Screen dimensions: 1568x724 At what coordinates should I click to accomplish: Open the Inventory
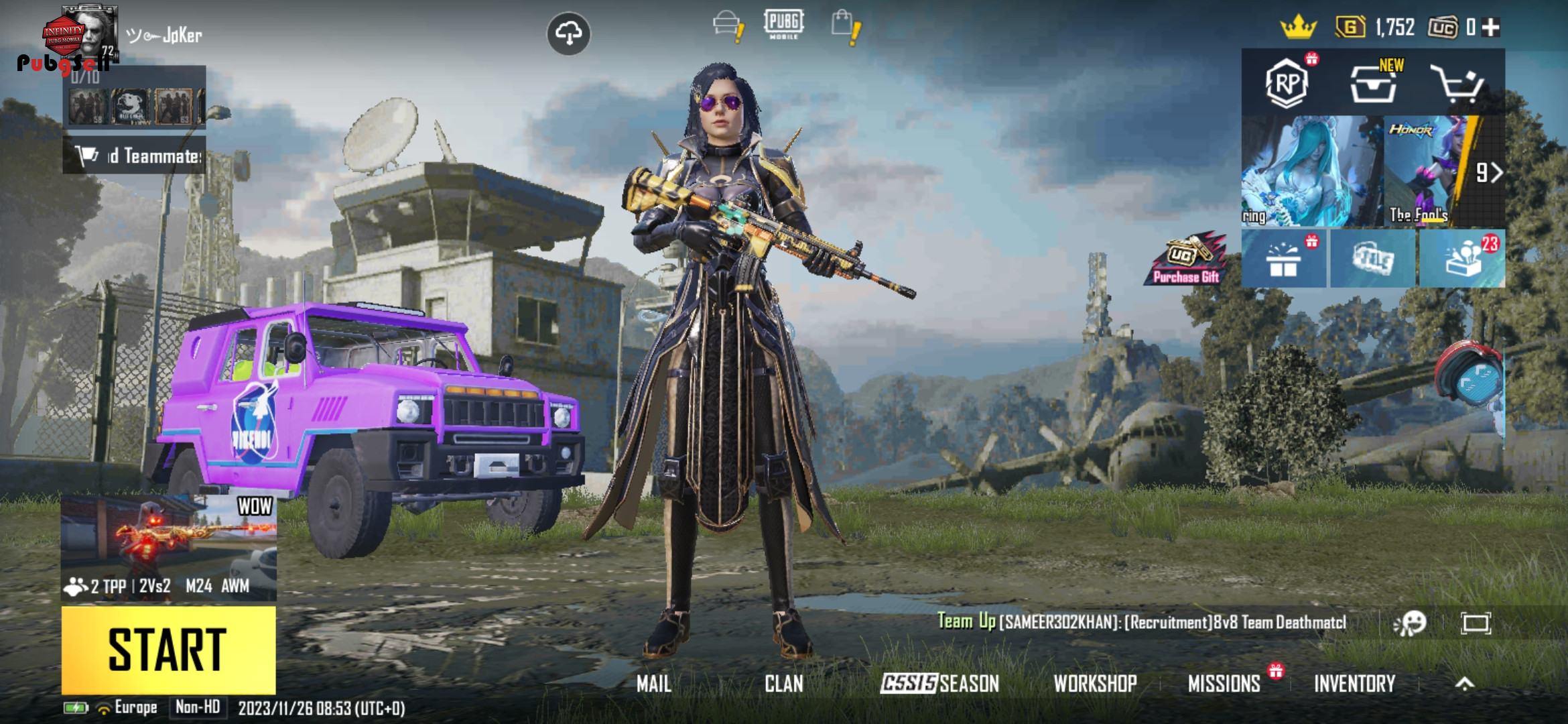tap(1354, 684)
